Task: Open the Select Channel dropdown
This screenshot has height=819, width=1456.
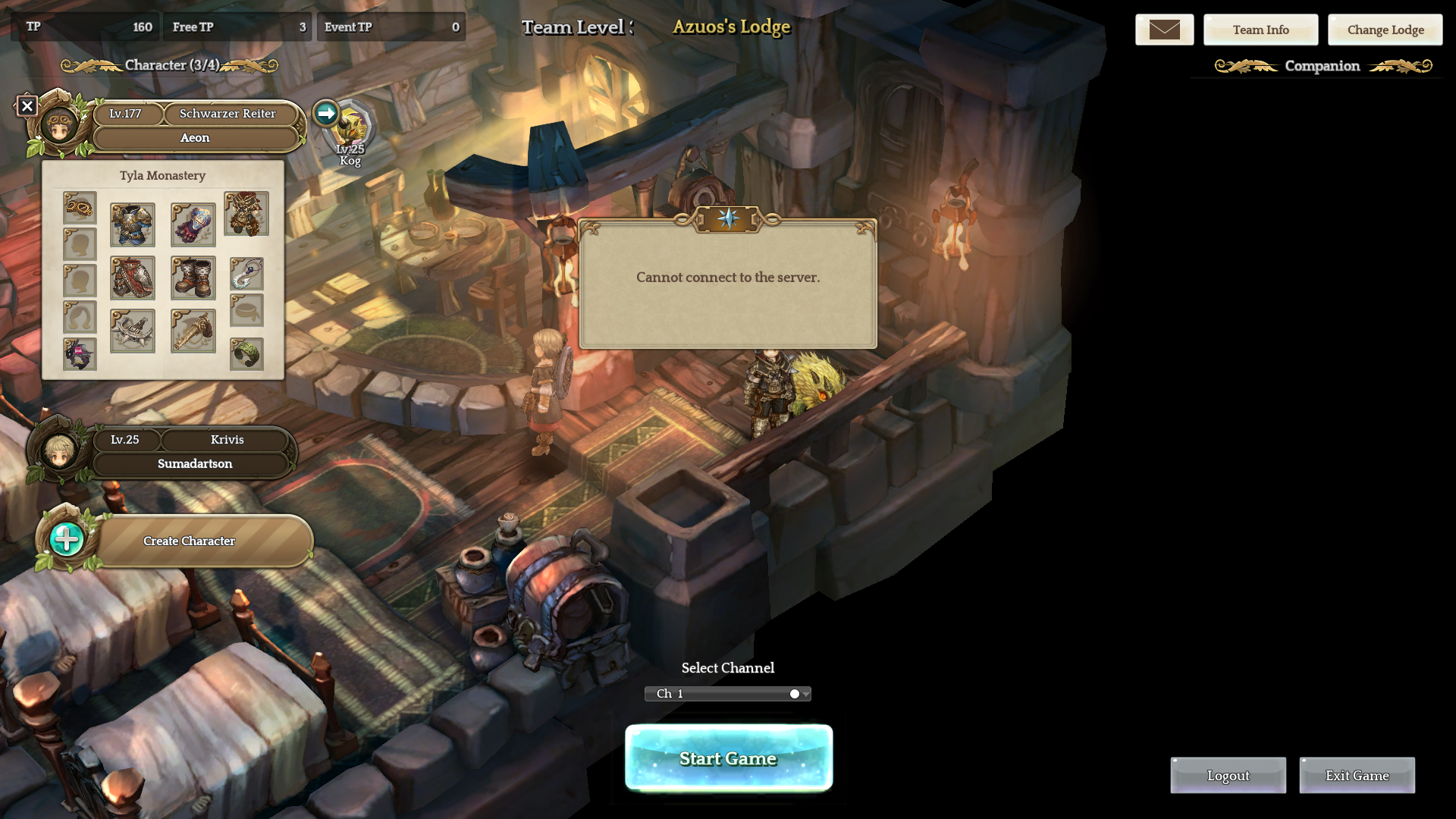Action: coord(728,694)
